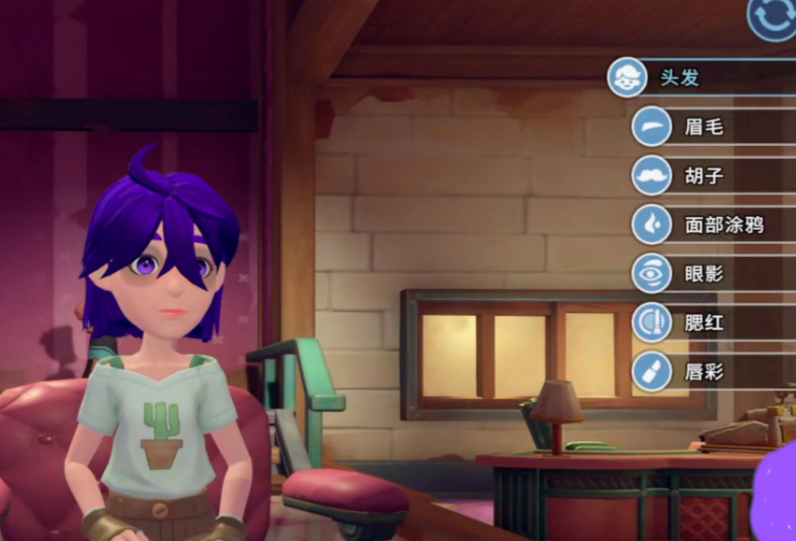
Task: Choose the 腮红 blush option
Action: (703, 322)
